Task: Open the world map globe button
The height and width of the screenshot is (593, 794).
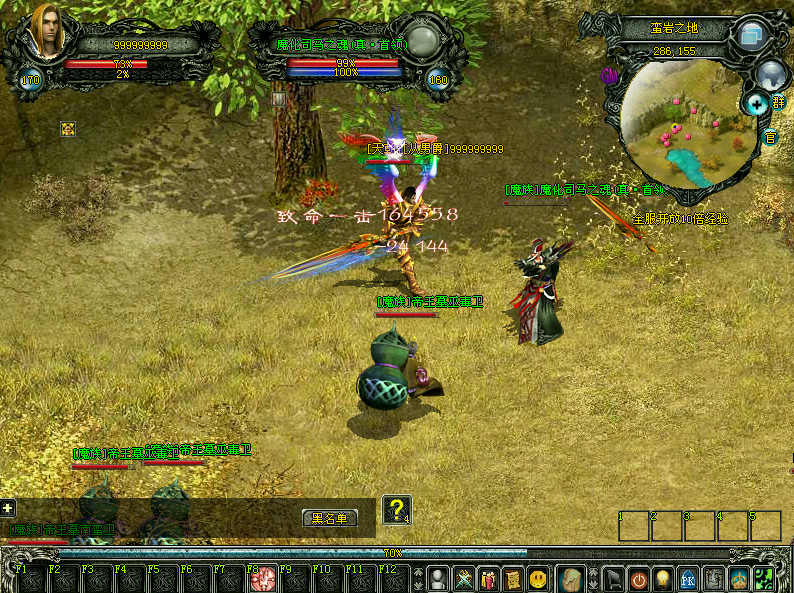Action: (x=771, y=73)
